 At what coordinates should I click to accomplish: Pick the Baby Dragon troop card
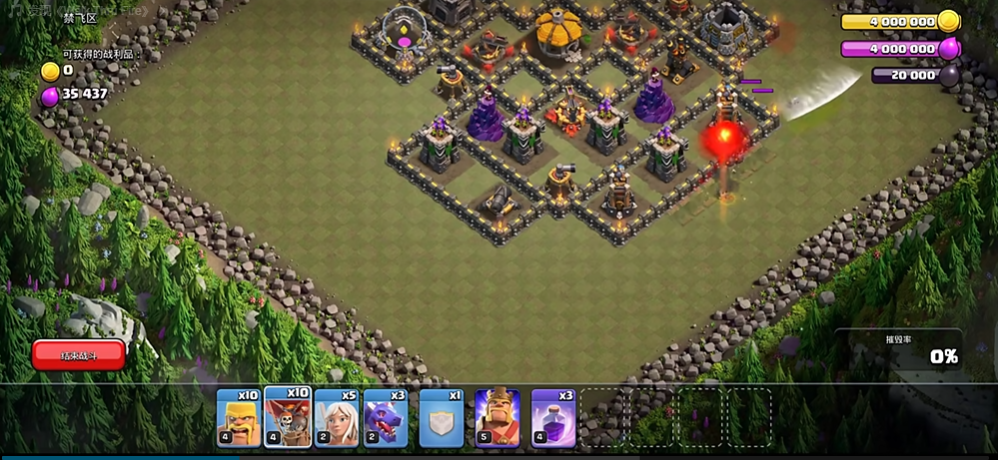tap(386, 417)
